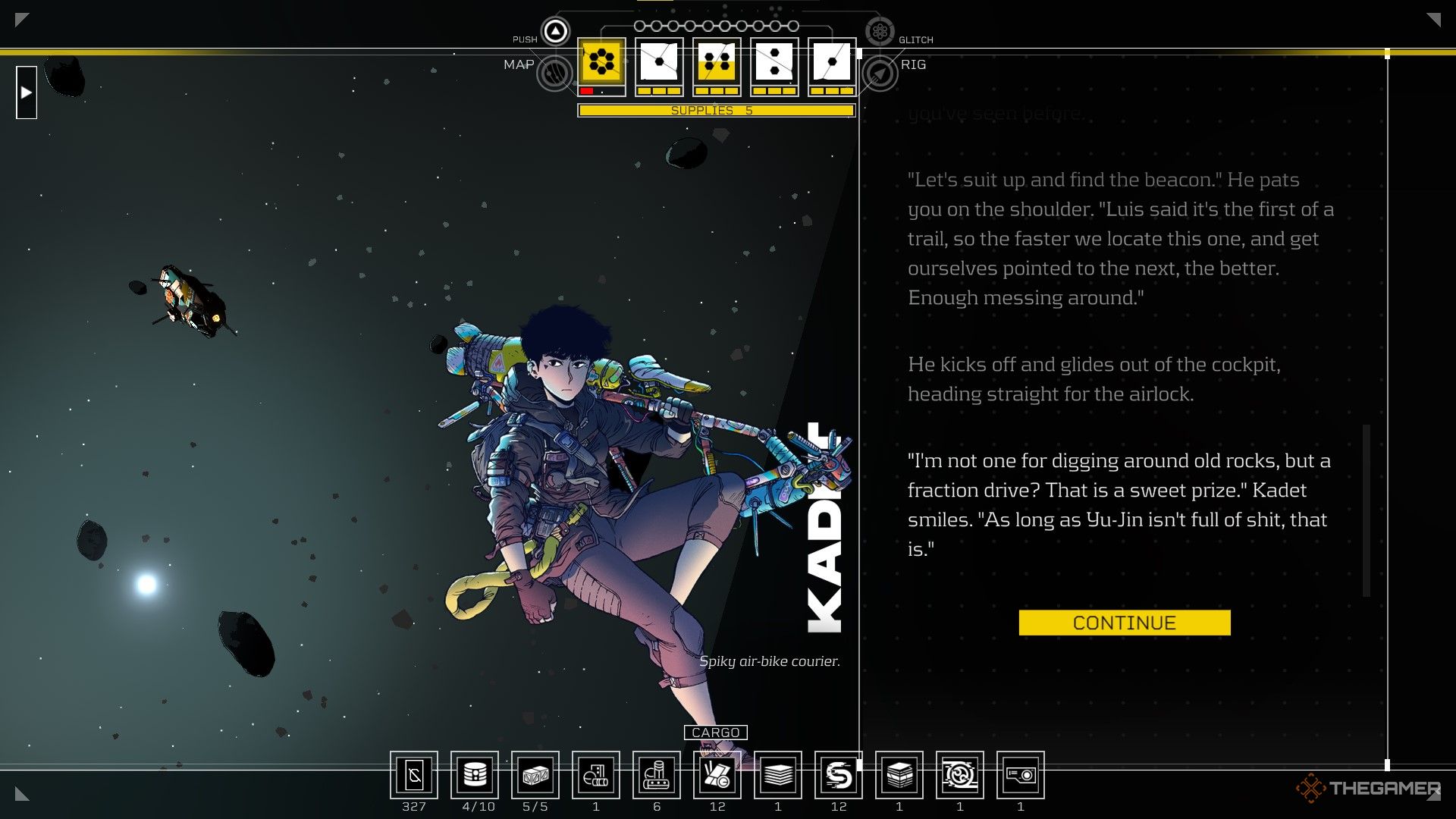Select the conveyor machine cargo item
Screen dimensions: 1456x819
click(657, 775)
